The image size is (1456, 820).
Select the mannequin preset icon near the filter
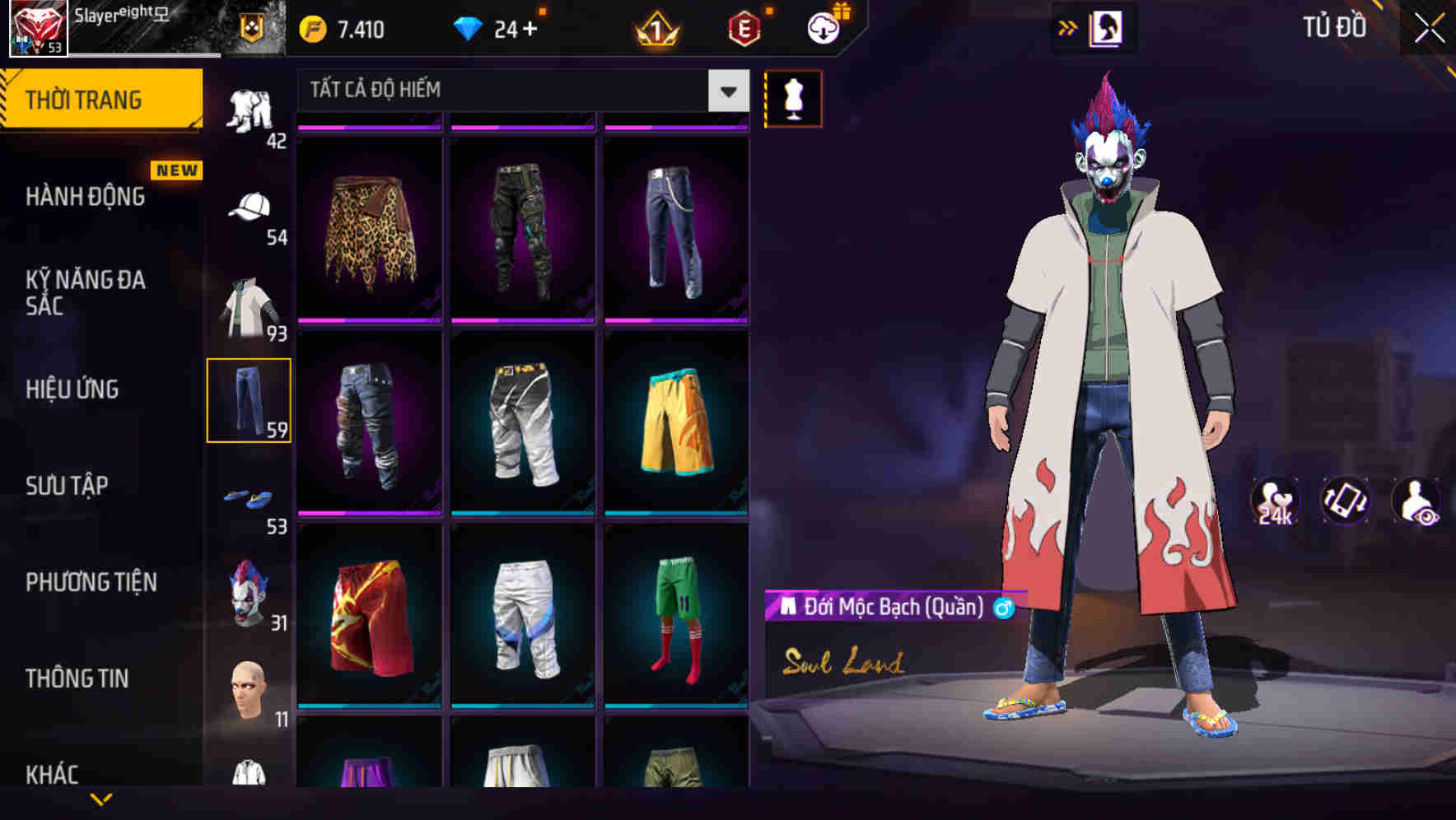793,96
